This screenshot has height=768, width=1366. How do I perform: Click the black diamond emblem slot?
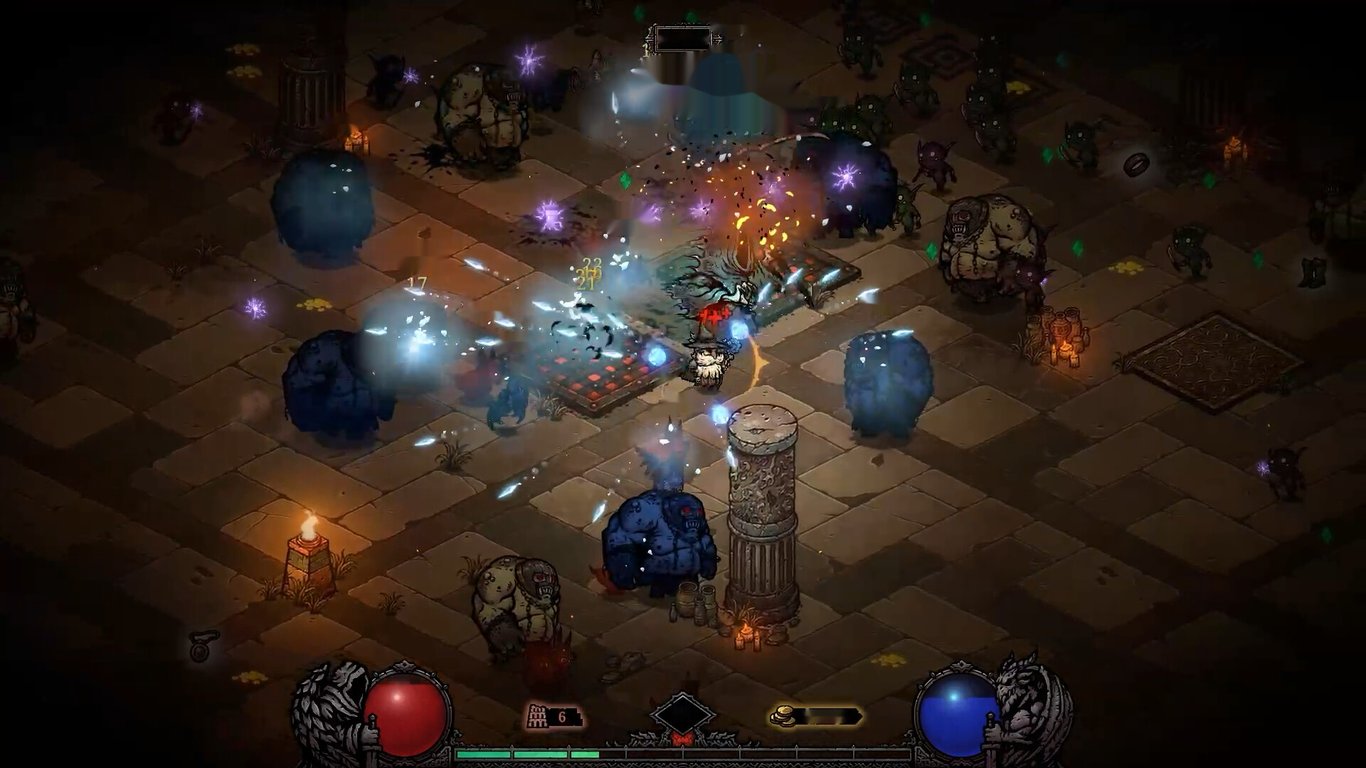tap(683, 715)
